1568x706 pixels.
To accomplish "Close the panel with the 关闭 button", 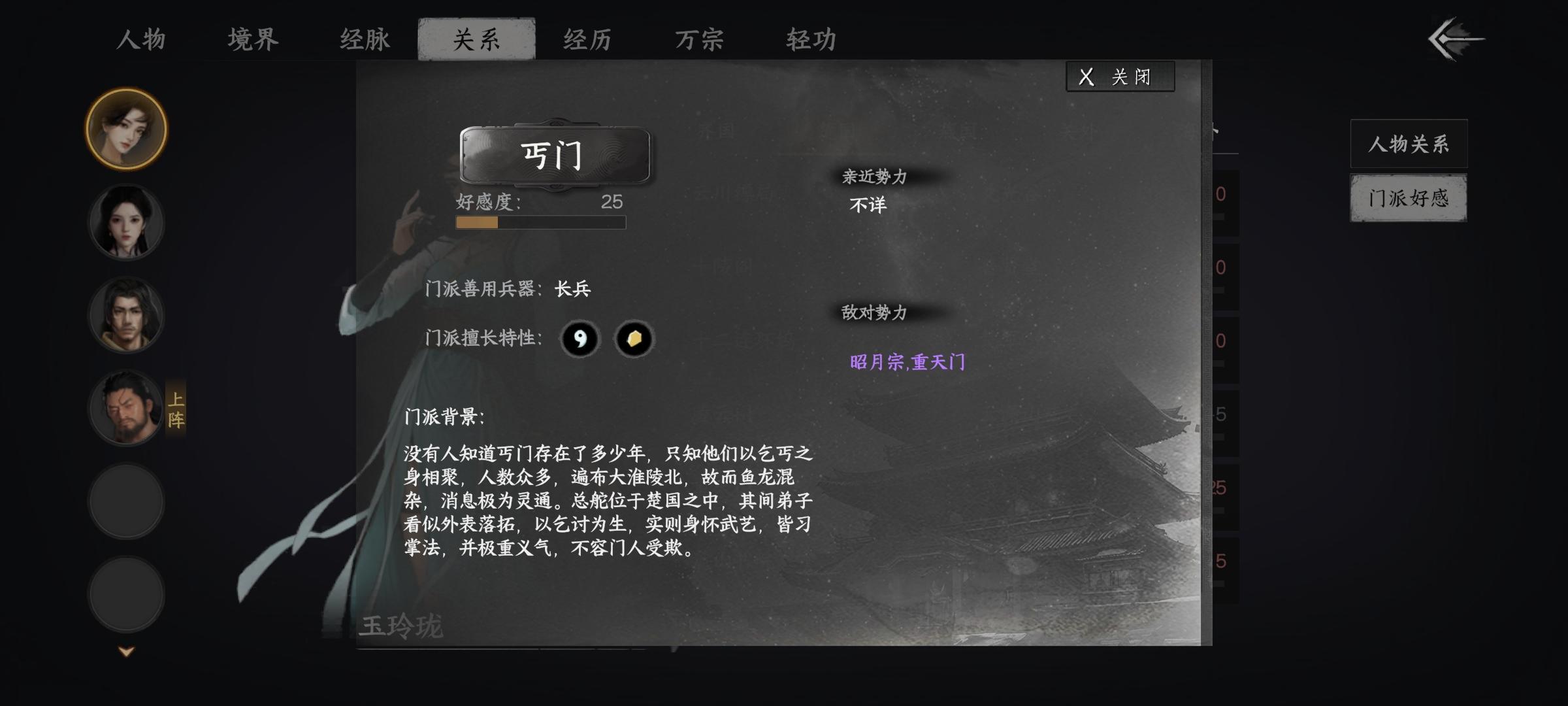I will [1119, 76].
